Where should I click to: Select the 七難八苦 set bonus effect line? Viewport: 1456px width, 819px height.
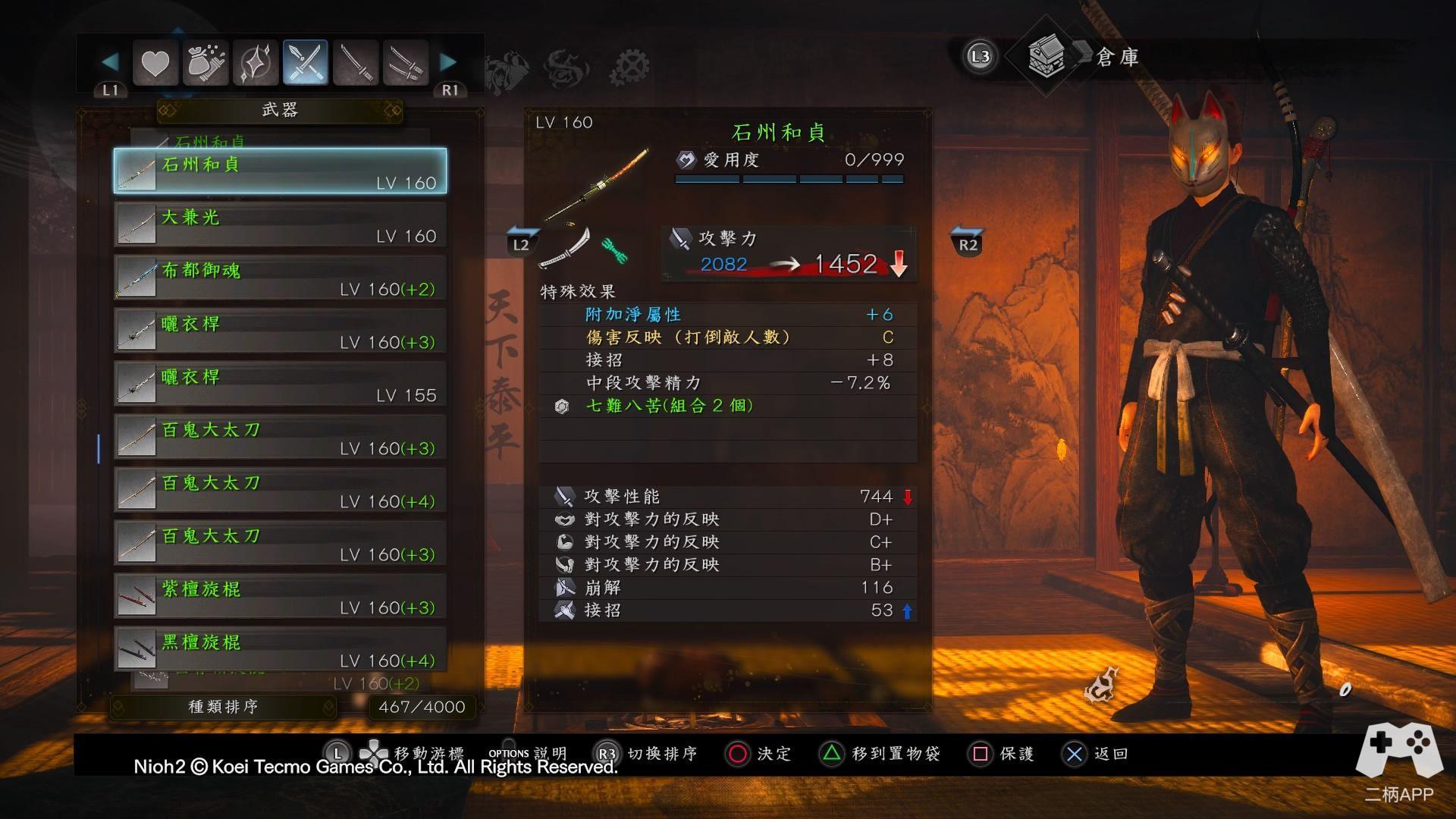click(x=669, y=406)
